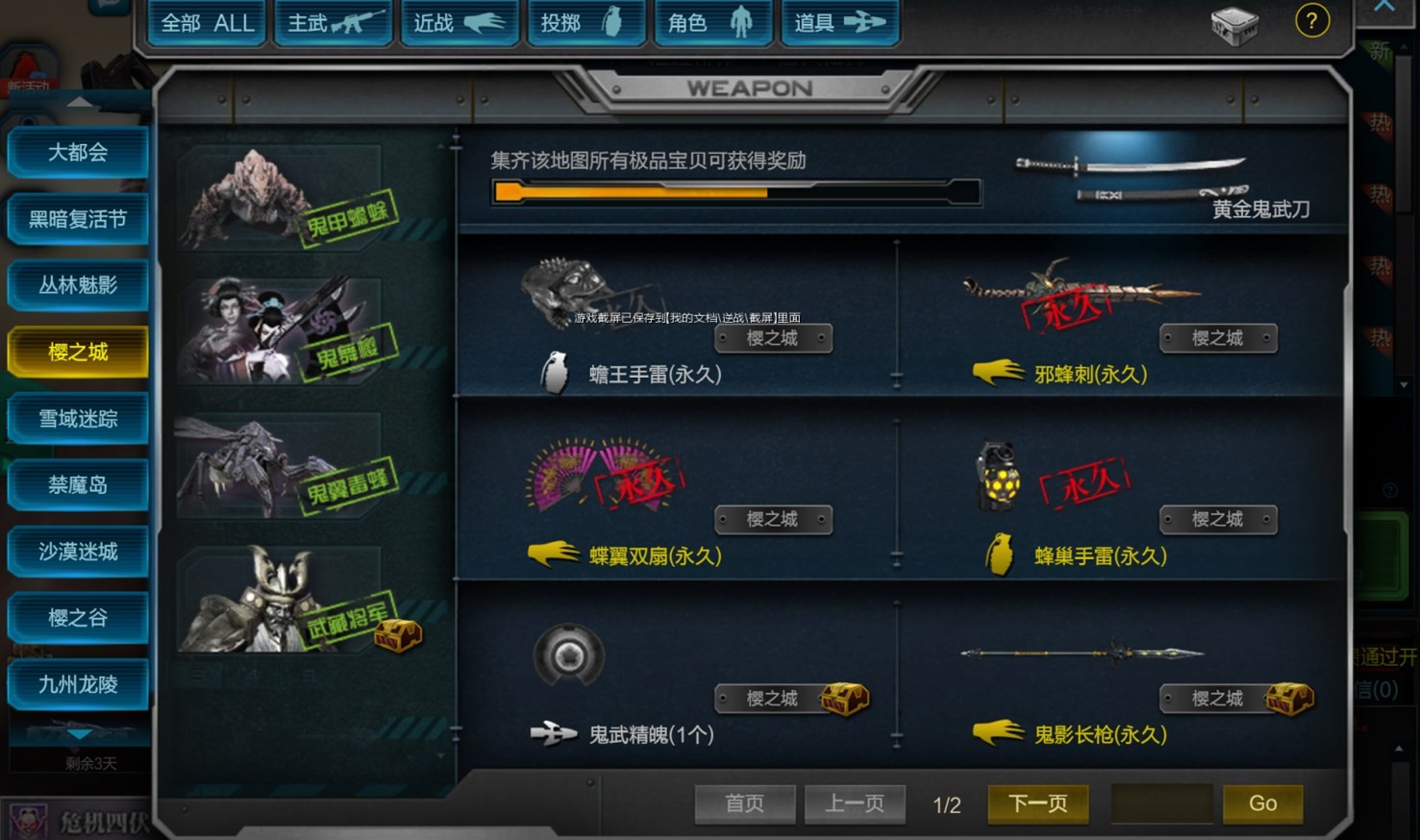
Task: Go to the next page with 下一页
Action: [x=1038, y=803]
